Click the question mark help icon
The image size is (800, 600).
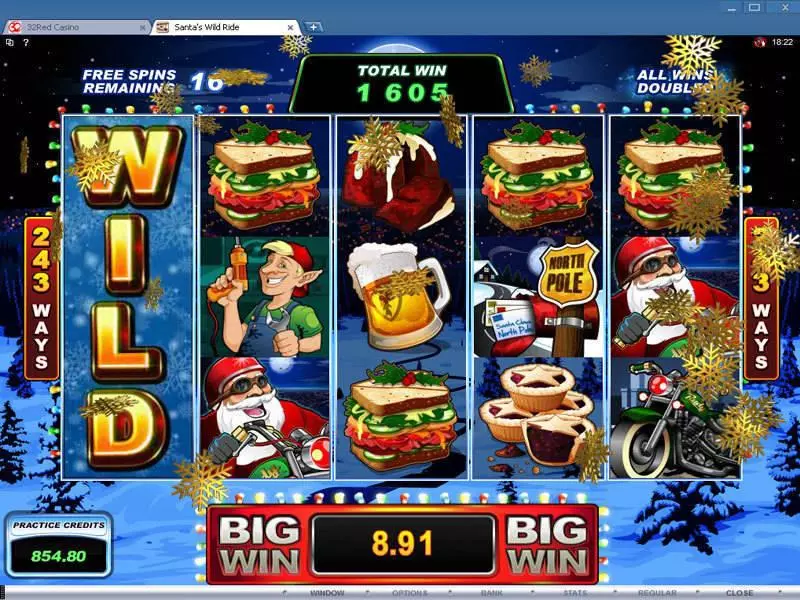tap(23, 42)
